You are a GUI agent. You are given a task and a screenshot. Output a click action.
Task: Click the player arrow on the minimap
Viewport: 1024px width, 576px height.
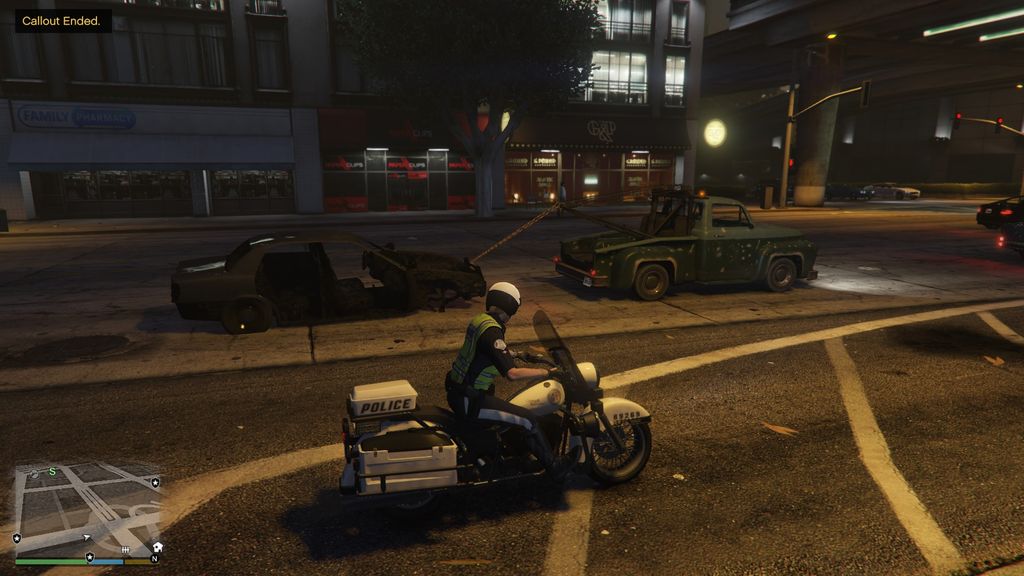click(x=86, y=538)
